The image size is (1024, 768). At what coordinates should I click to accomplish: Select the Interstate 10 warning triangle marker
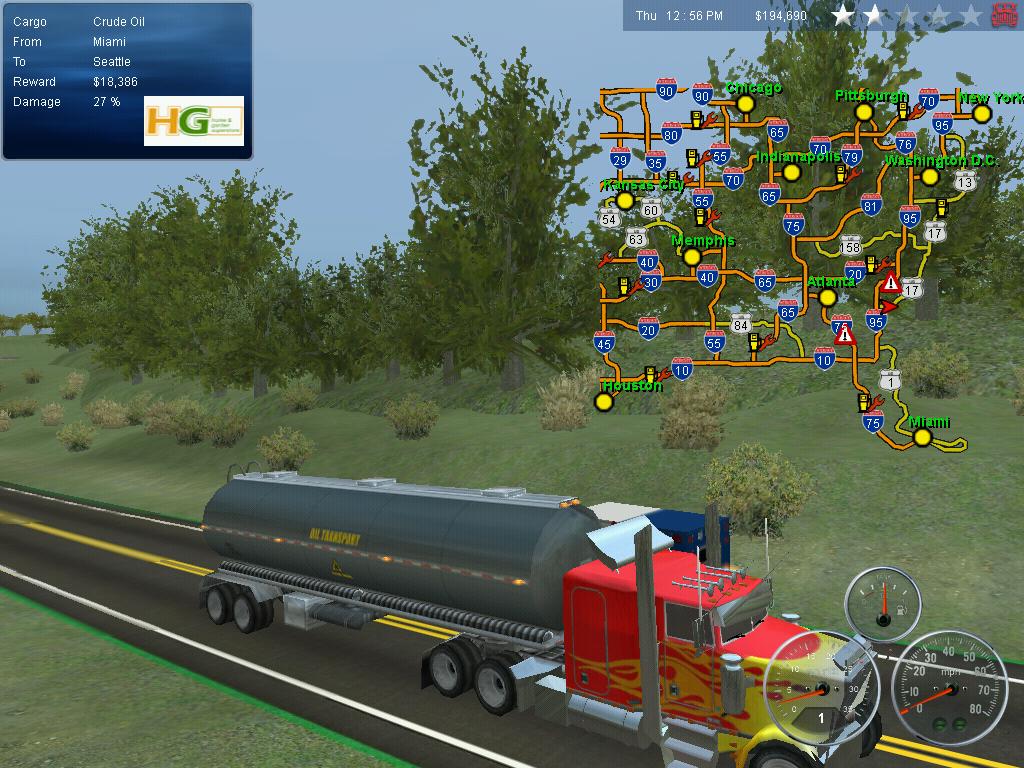(x=845, y=335)
